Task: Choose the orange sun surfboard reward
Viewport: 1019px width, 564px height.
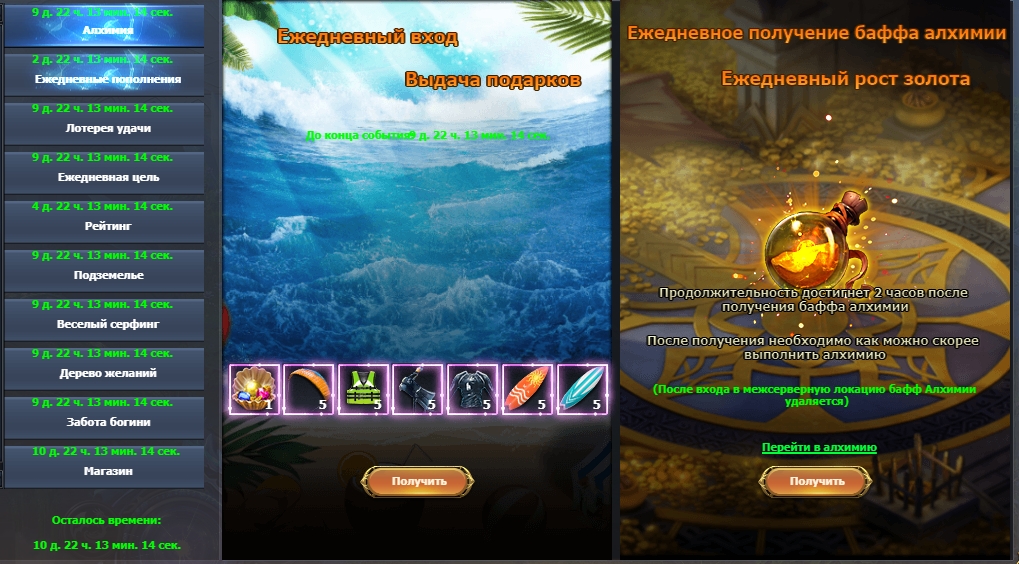Action: [526, 389]
